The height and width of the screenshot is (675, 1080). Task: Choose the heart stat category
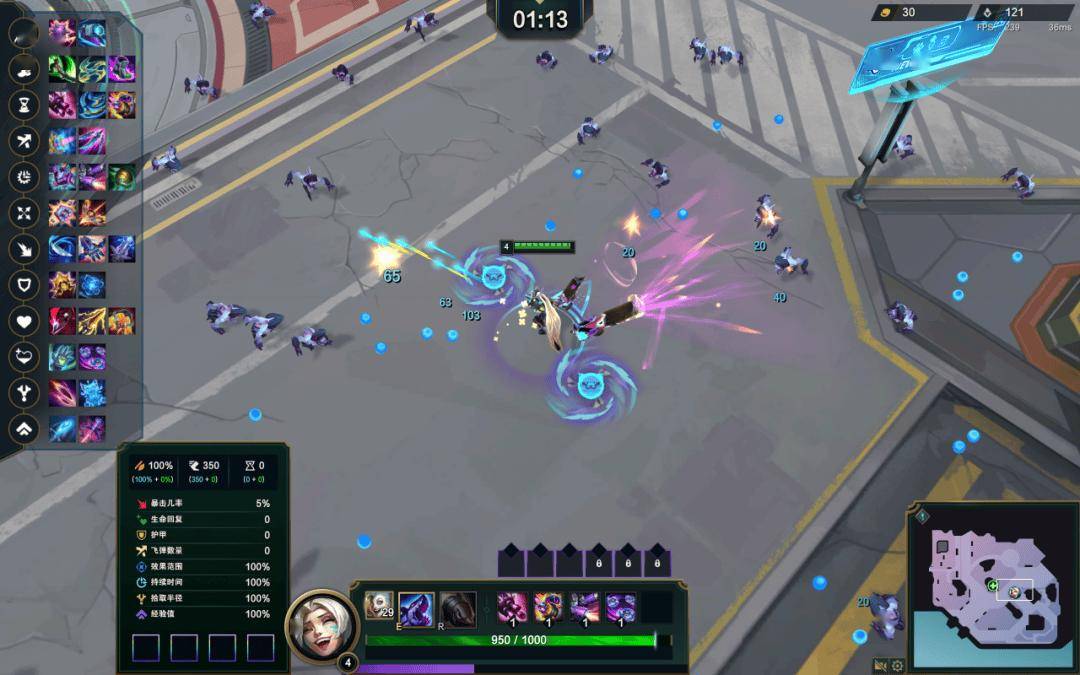(x=24, y=322)
